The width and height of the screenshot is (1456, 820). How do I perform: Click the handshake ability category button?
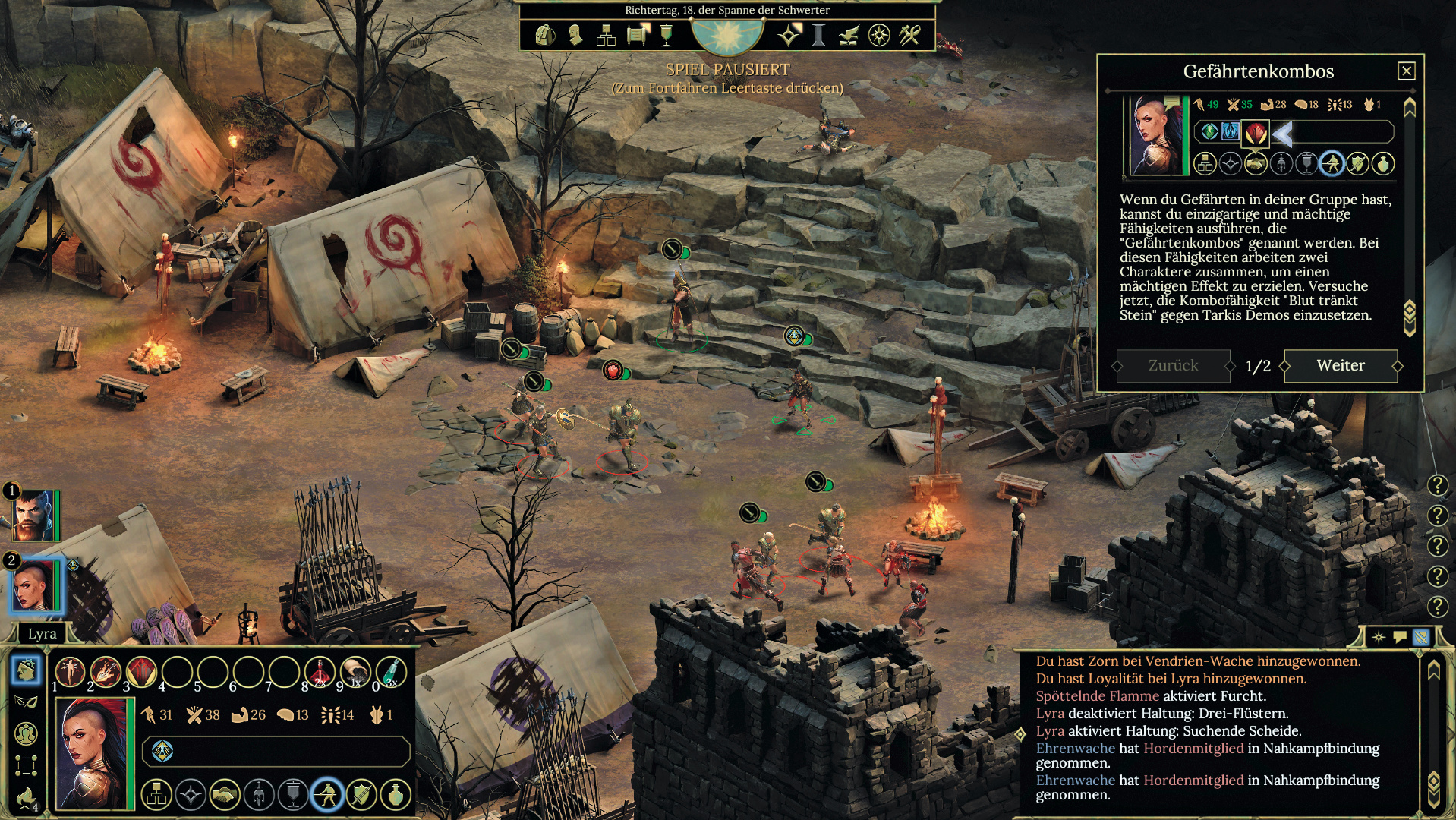click(x=225, y=795)
